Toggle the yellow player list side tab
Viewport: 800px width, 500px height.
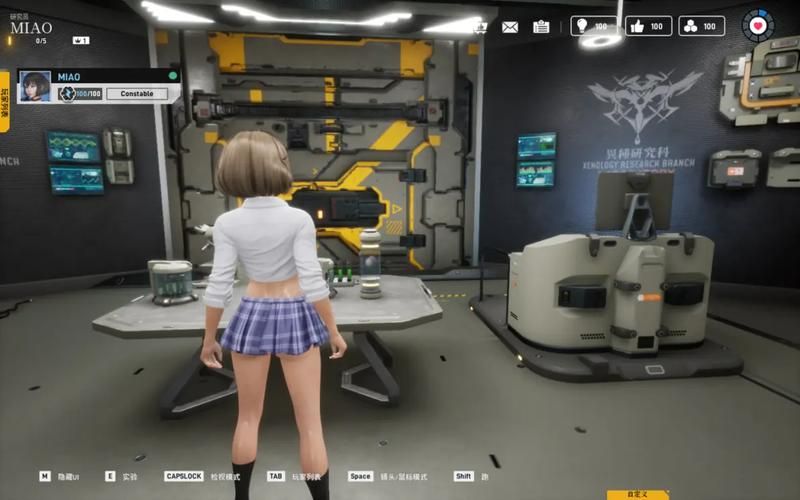coord(5,101)
